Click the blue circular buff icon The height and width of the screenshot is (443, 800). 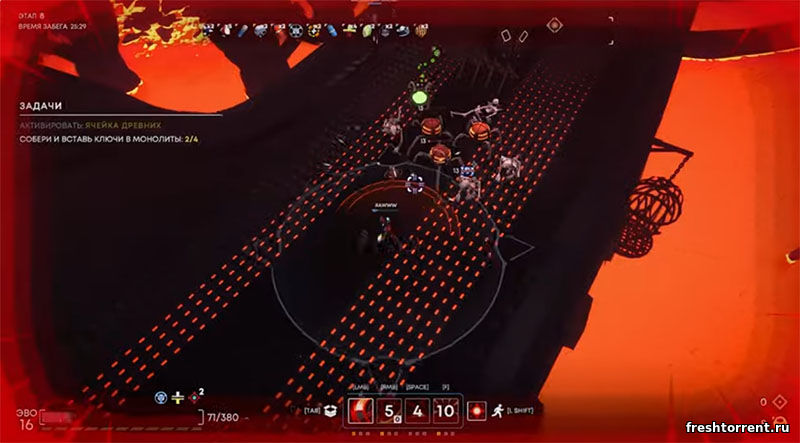pos(161,398)
